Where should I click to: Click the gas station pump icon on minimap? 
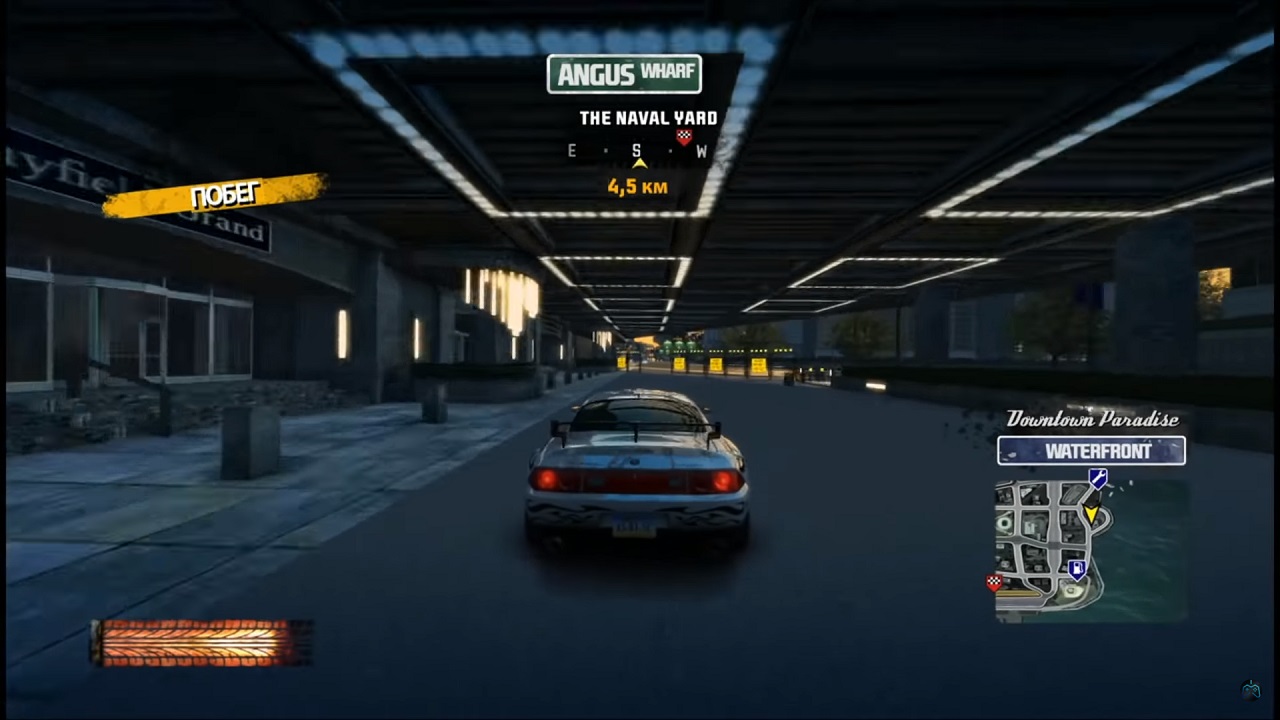[1078, 567]
